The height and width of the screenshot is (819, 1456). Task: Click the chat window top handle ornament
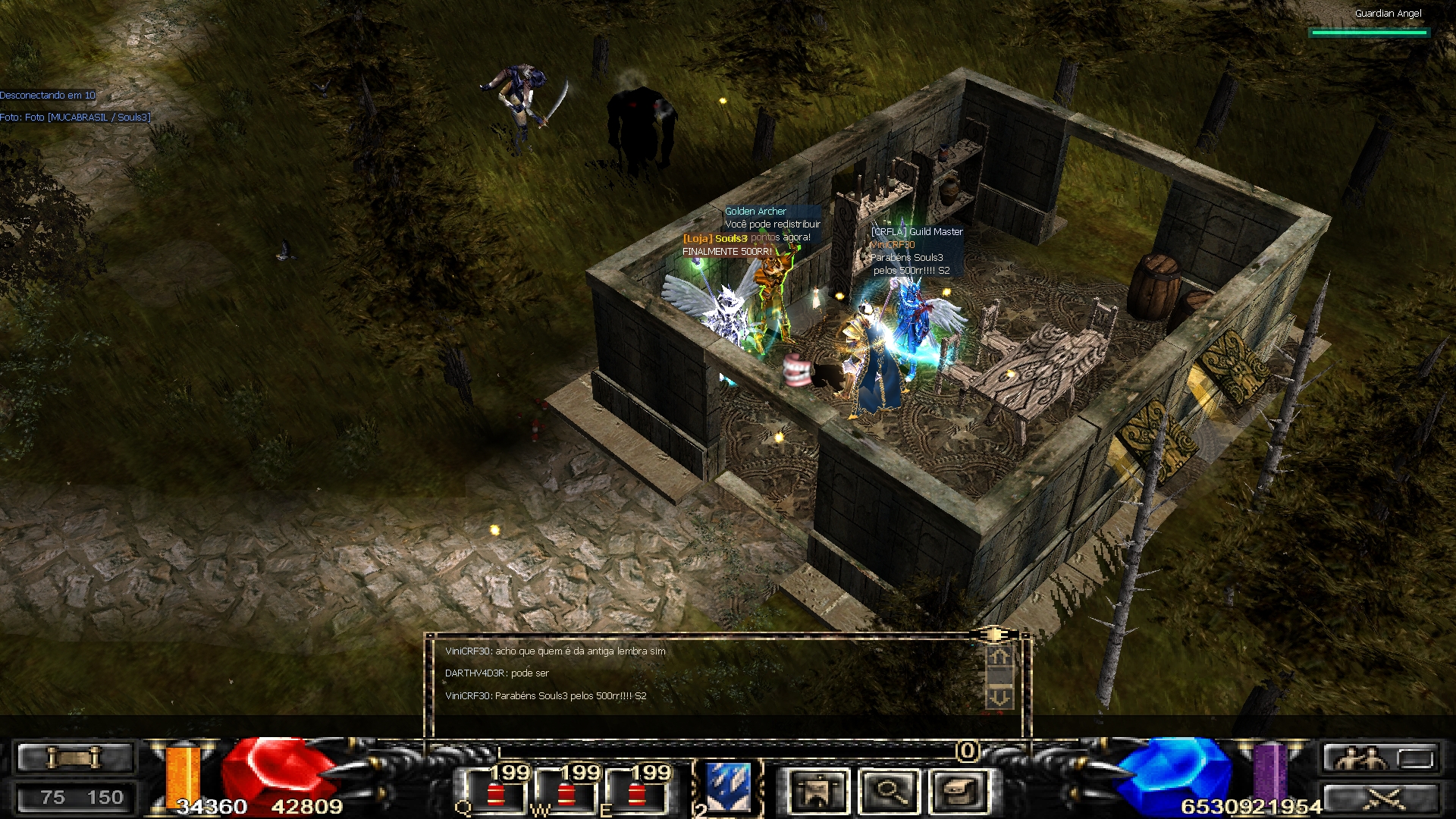(x=993, y=633)
